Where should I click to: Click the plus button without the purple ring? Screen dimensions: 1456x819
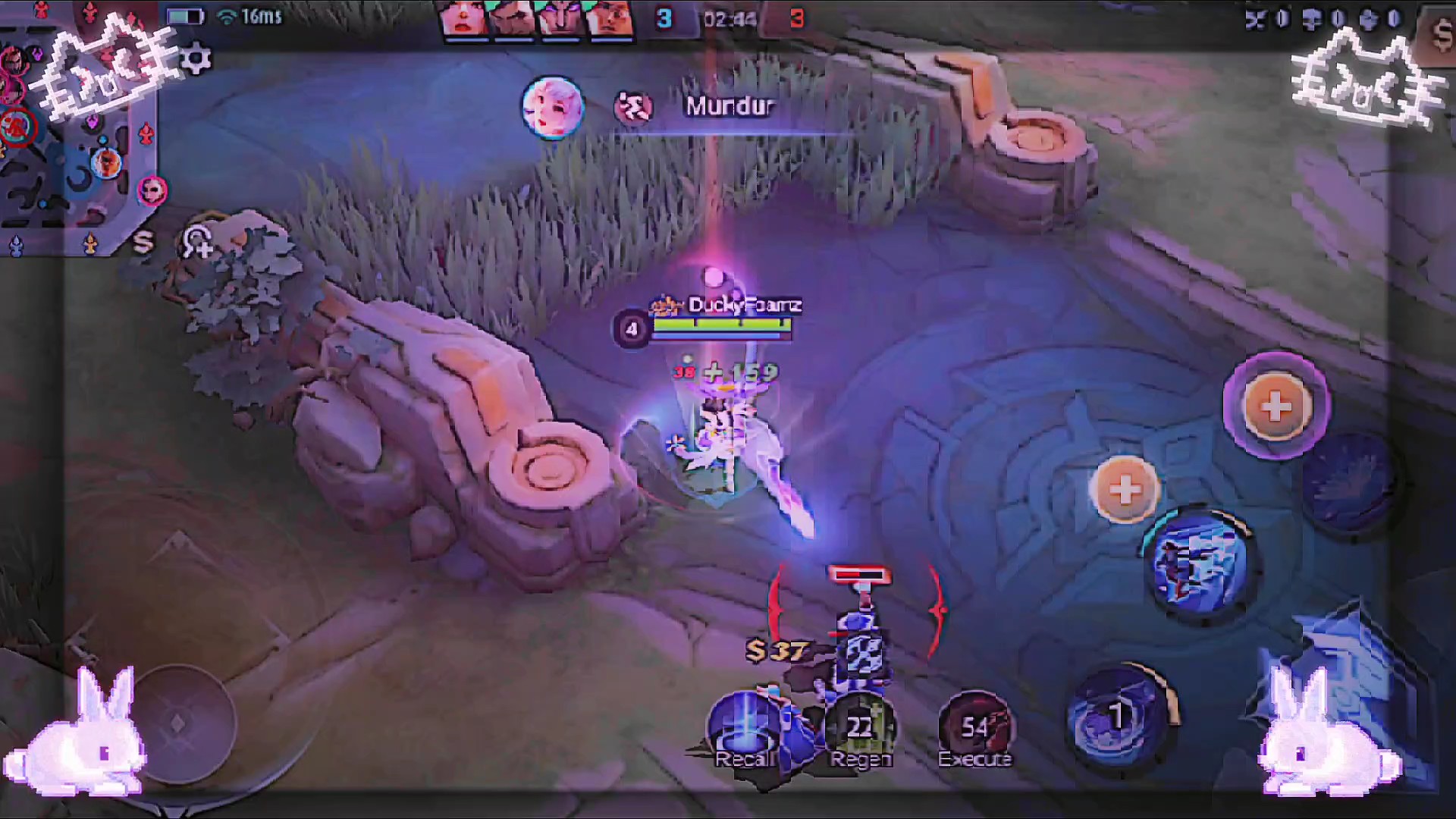click(x=1125, y=489)
